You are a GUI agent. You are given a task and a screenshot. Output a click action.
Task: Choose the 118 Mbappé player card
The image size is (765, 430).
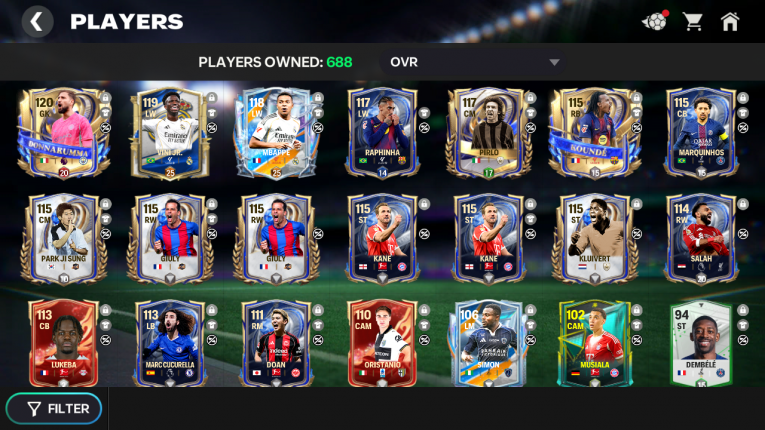(x=272, y=133)
